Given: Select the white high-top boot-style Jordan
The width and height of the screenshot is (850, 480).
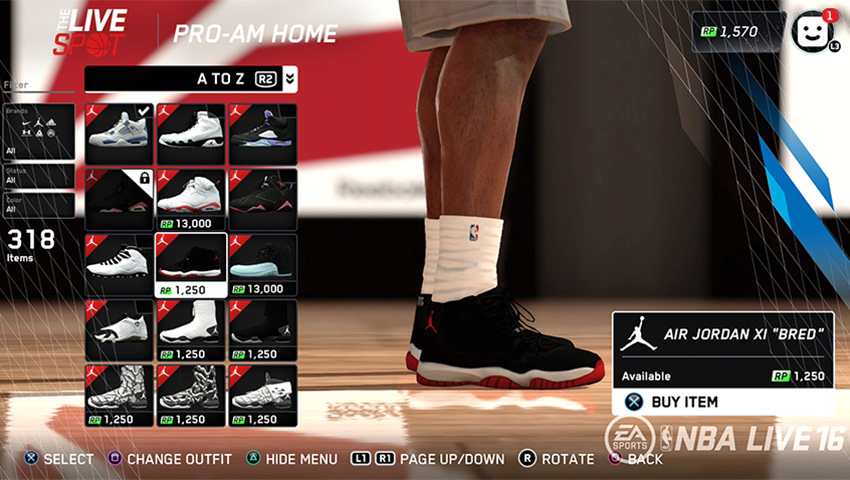Looking at the screenshot, I should (191, 330).
